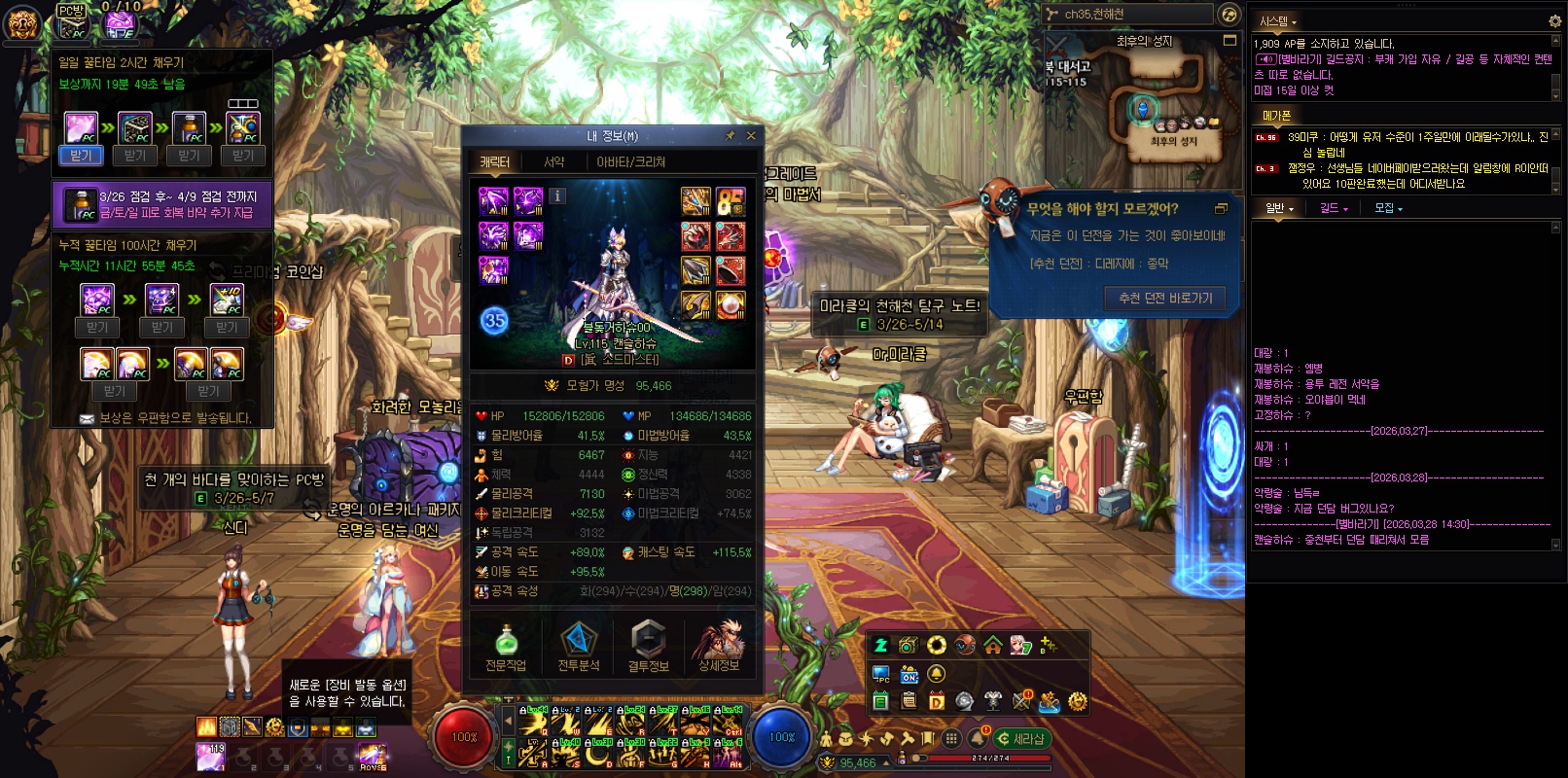The width and height of the screenshot is (1568, 778).
Task: View 상세정보 detailed stats
Action: pos(719,647)
